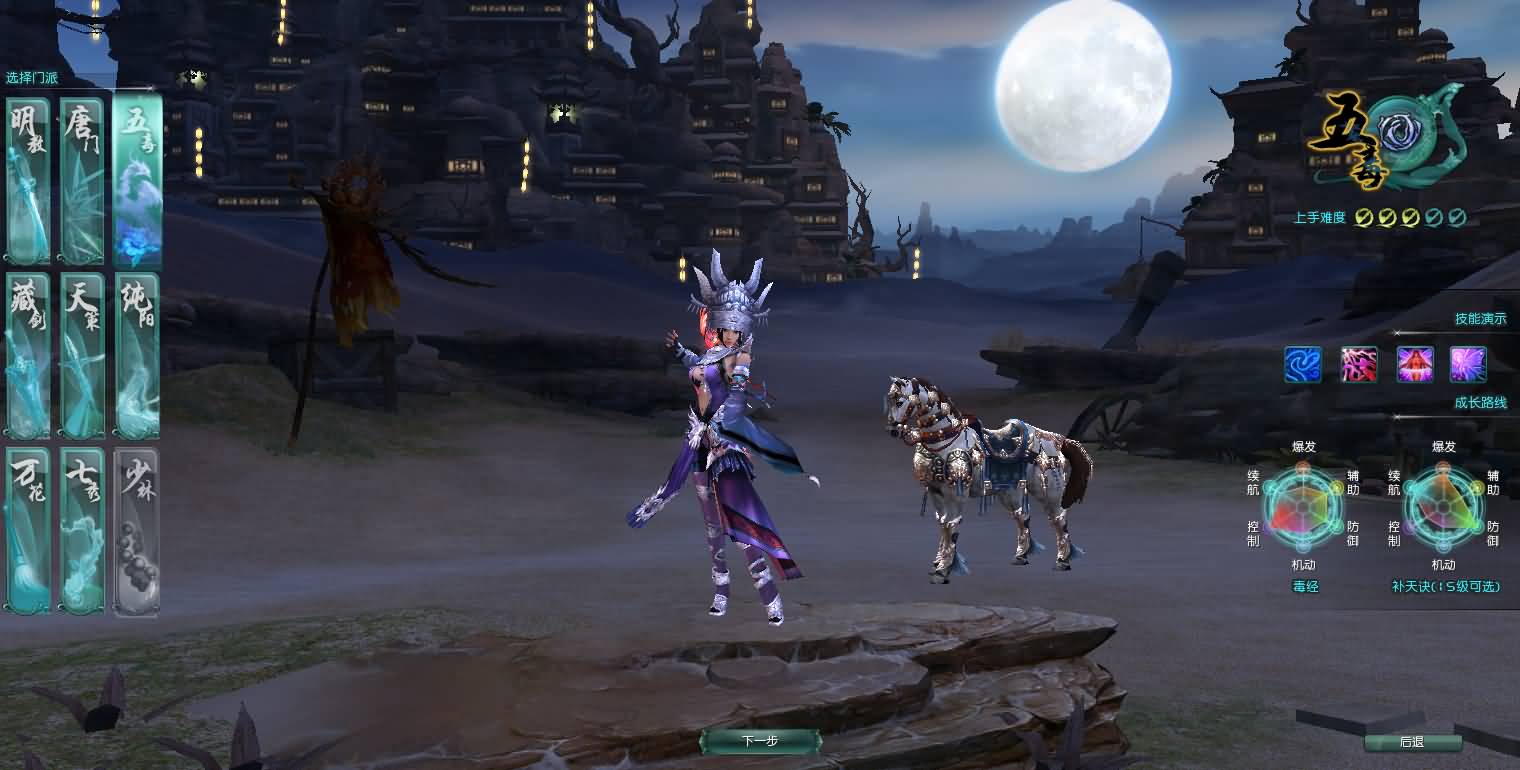The height and width of the screenshot is (770, 1520).
Task: Open the Du Jing cultivation route link
Action: tap(1302, 587)
